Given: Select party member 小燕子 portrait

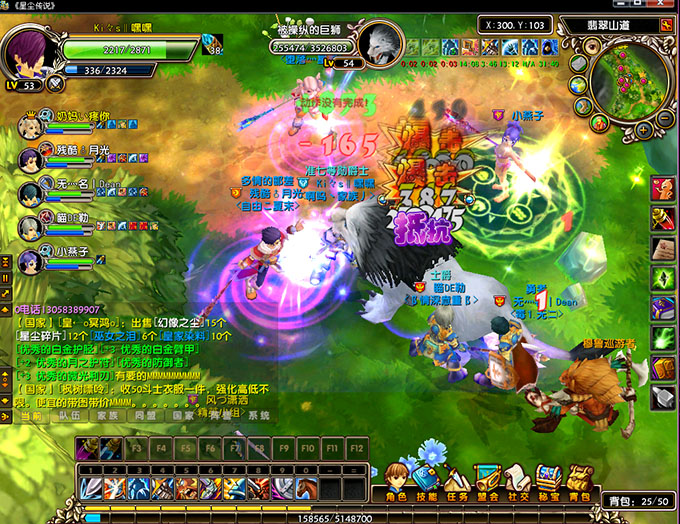Looking at the screenshot, I should click(30, 260).
